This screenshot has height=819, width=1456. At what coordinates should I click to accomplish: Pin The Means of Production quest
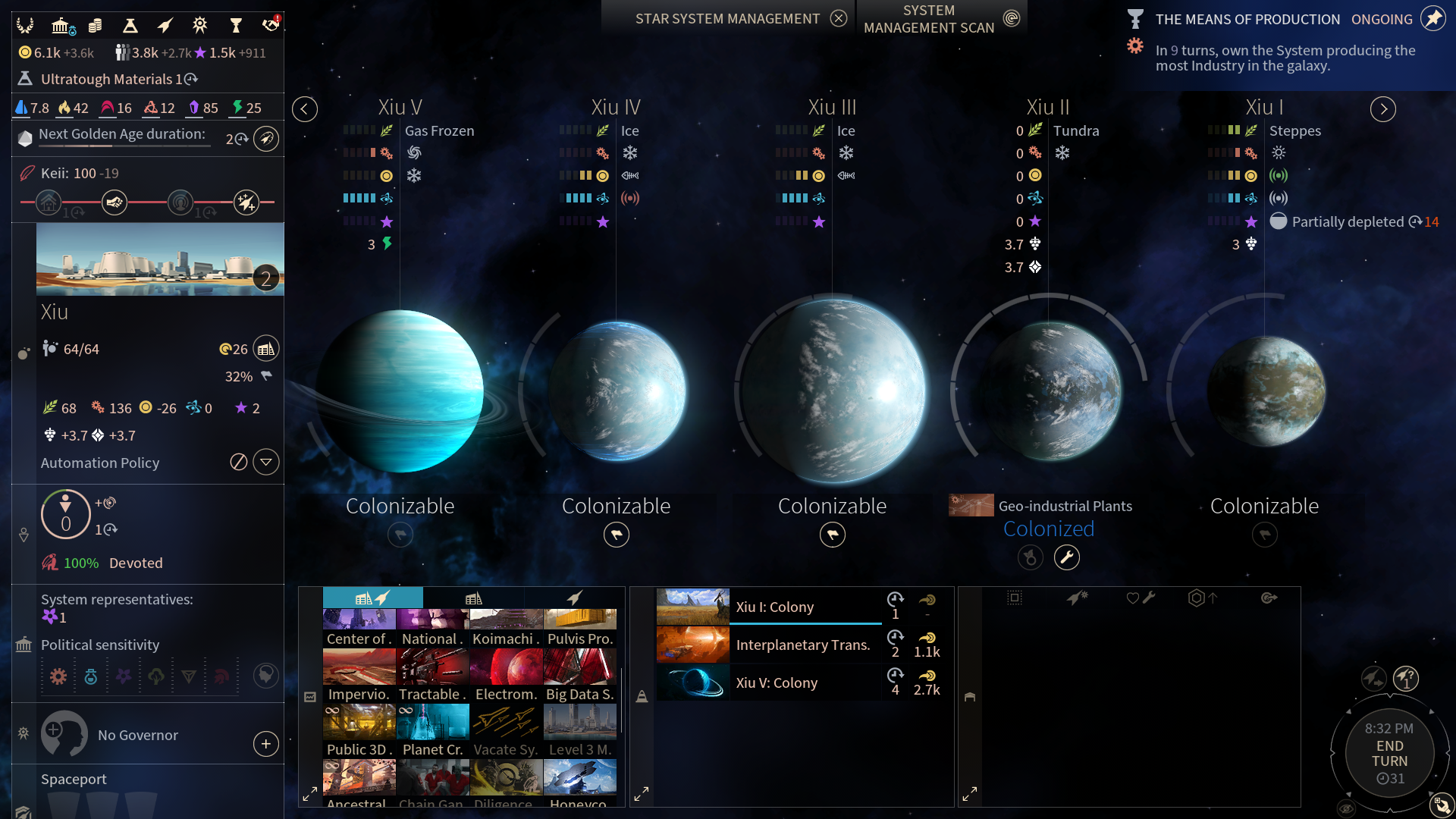[1432, 19]
